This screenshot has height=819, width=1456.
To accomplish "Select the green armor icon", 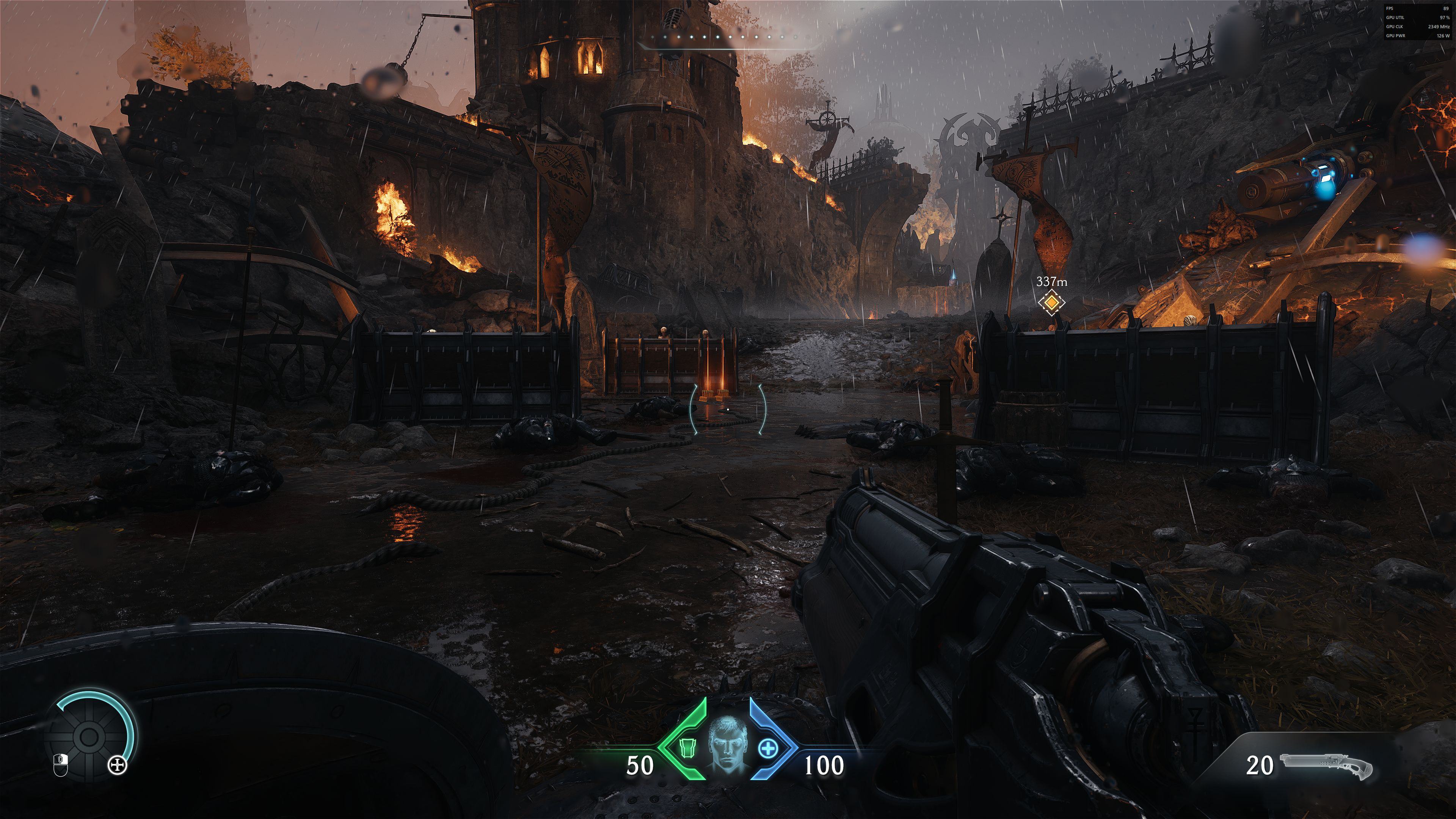I will point(686,748).
